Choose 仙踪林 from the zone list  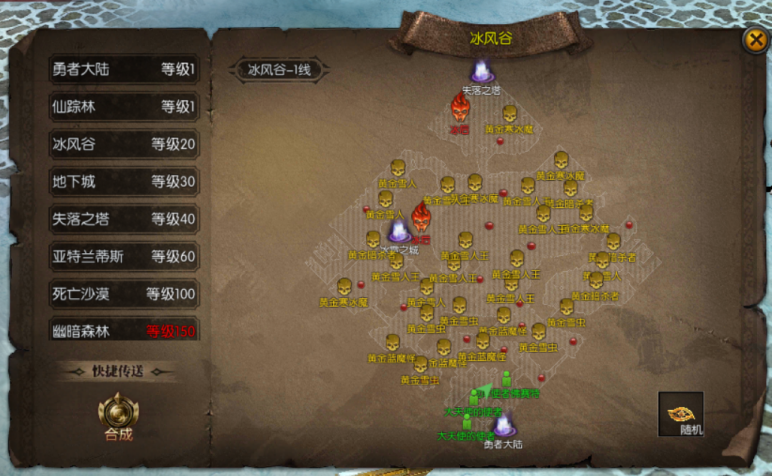point(124,107)
